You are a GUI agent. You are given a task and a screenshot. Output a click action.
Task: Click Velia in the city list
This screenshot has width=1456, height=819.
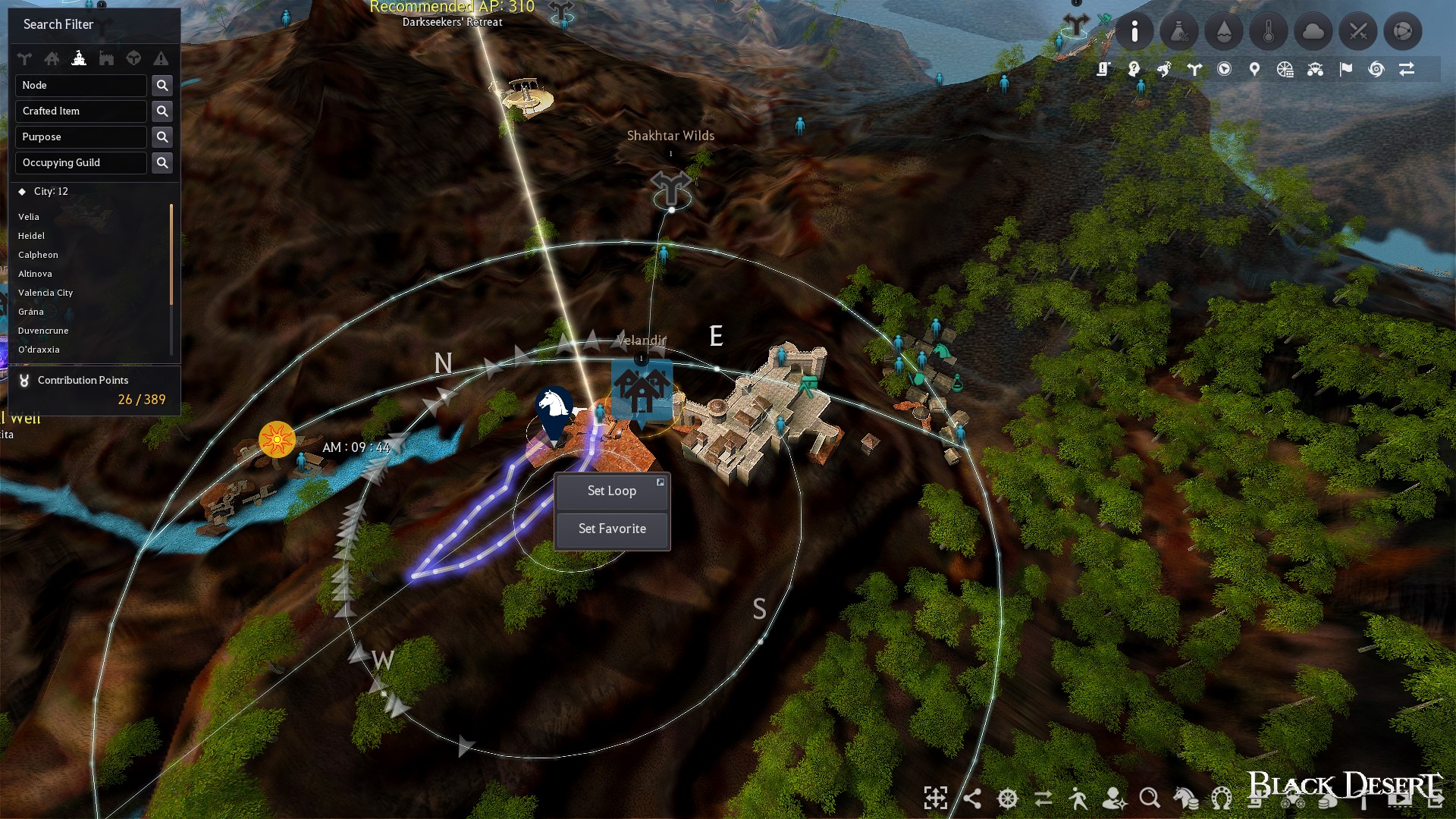click(x=30, y=217)
